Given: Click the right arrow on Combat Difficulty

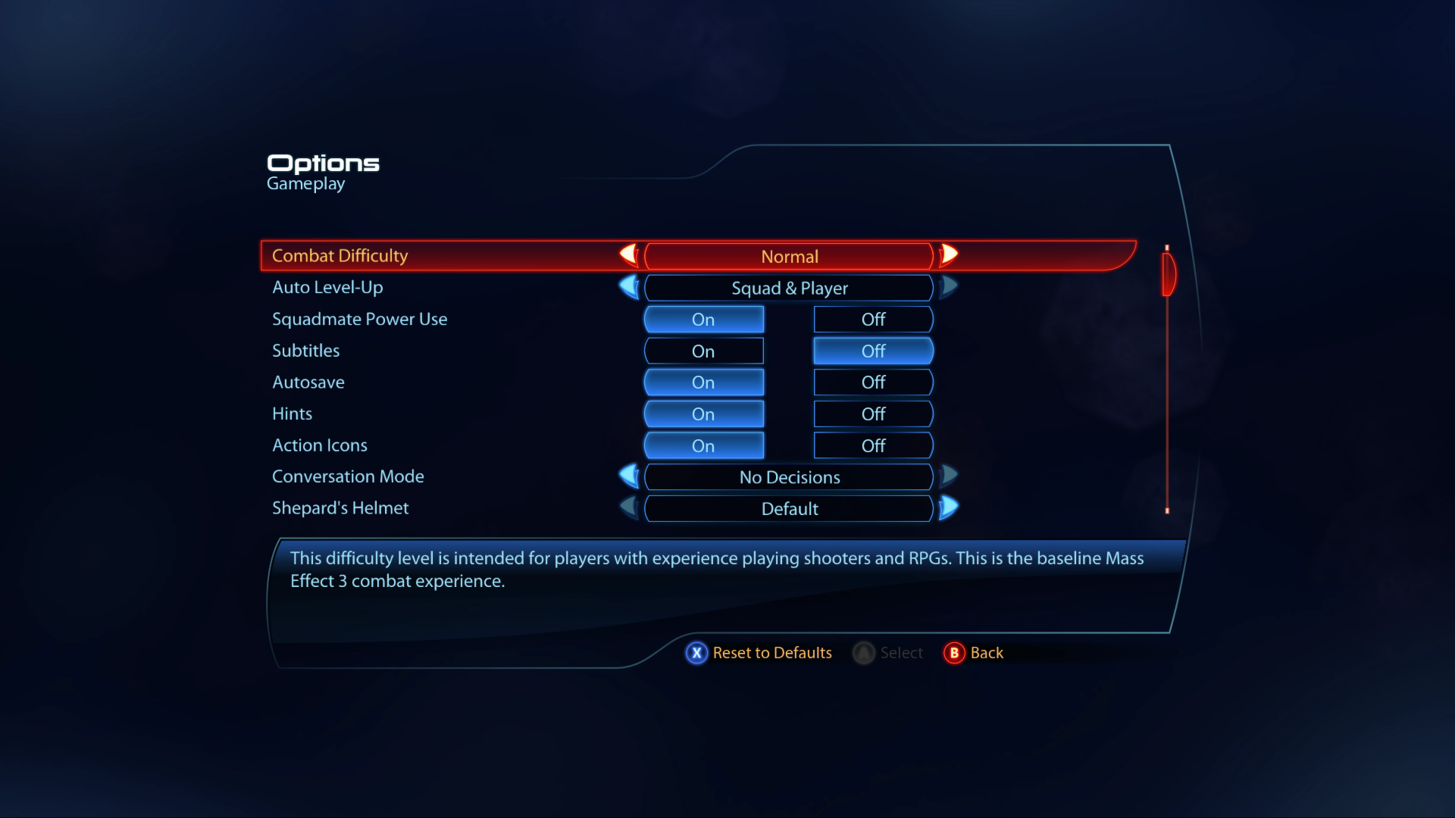Looking at the screenshot, I should point(948,256).
